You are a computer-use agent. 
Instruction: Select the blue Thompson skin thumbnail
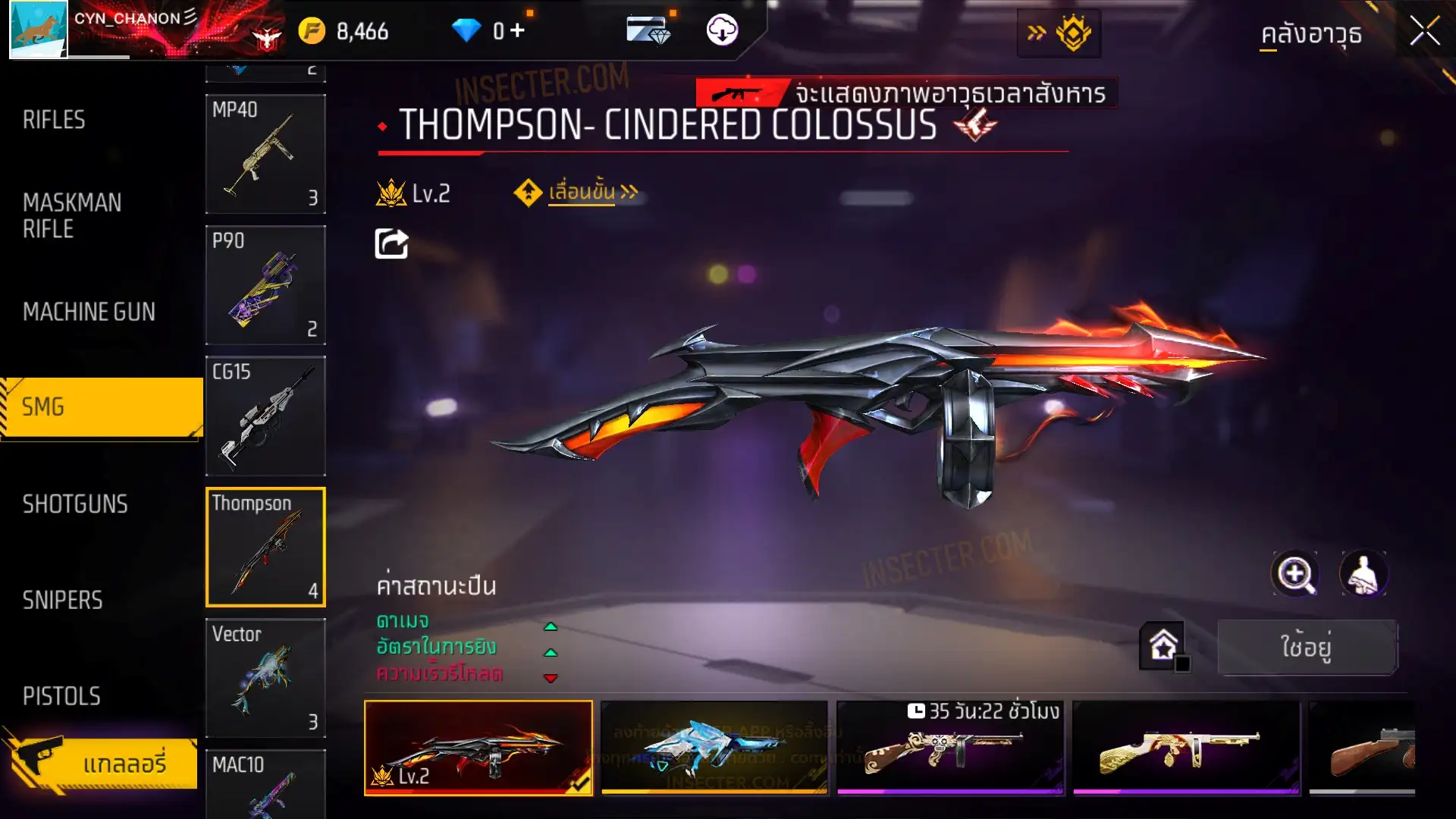pyautogui.click(x=714, y=747)
